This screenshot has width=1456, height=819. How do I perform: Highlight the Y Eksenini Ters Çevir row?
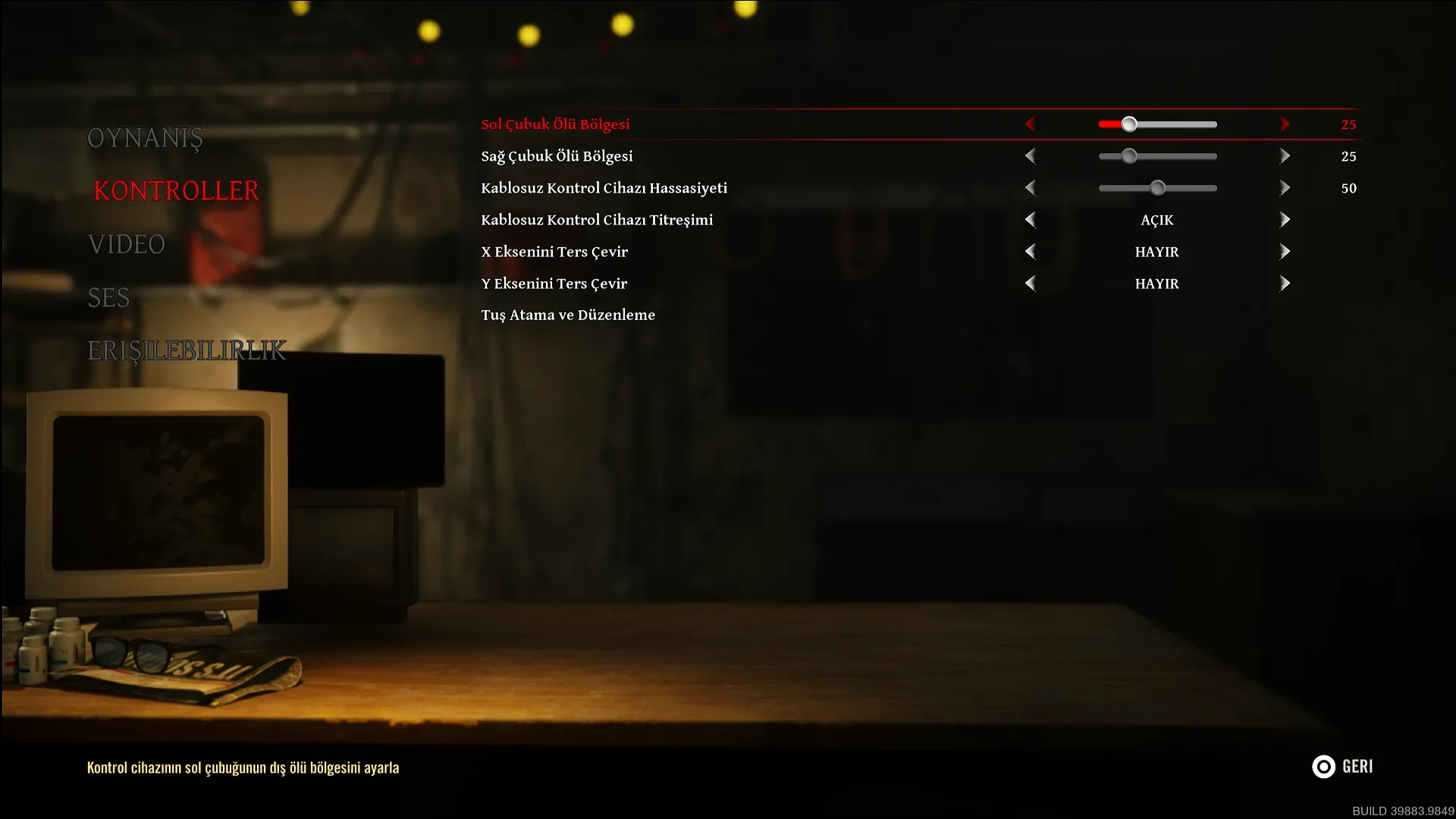click(554, 284)
